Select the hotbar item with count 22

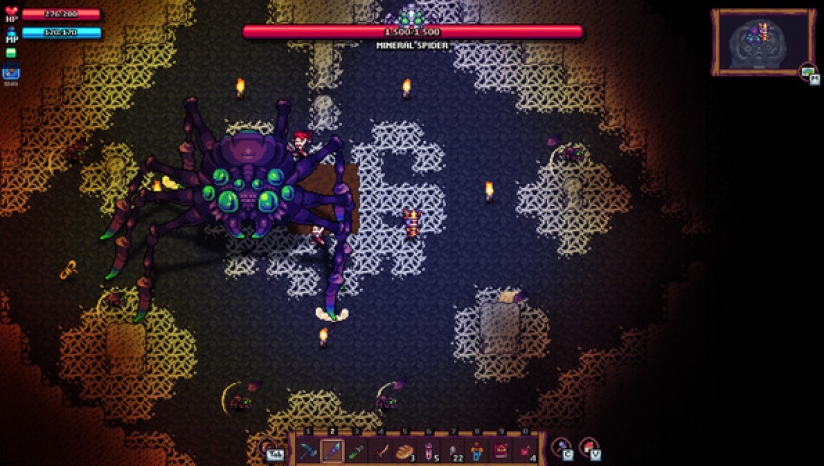452,451
